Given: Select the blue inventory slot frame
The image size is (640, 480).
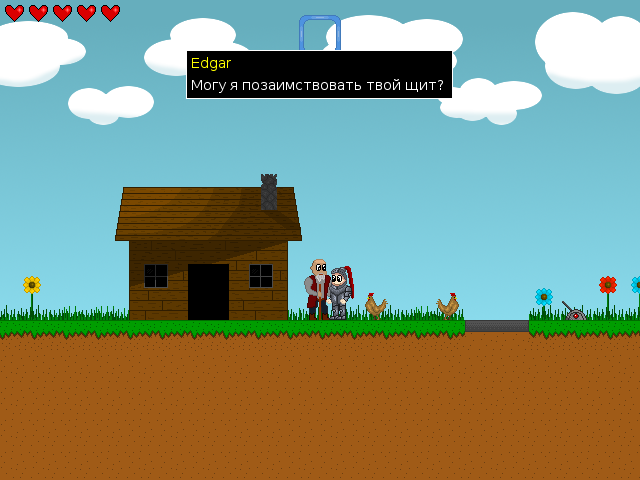Looking at the screenshot, I should [x=320, y=32].
